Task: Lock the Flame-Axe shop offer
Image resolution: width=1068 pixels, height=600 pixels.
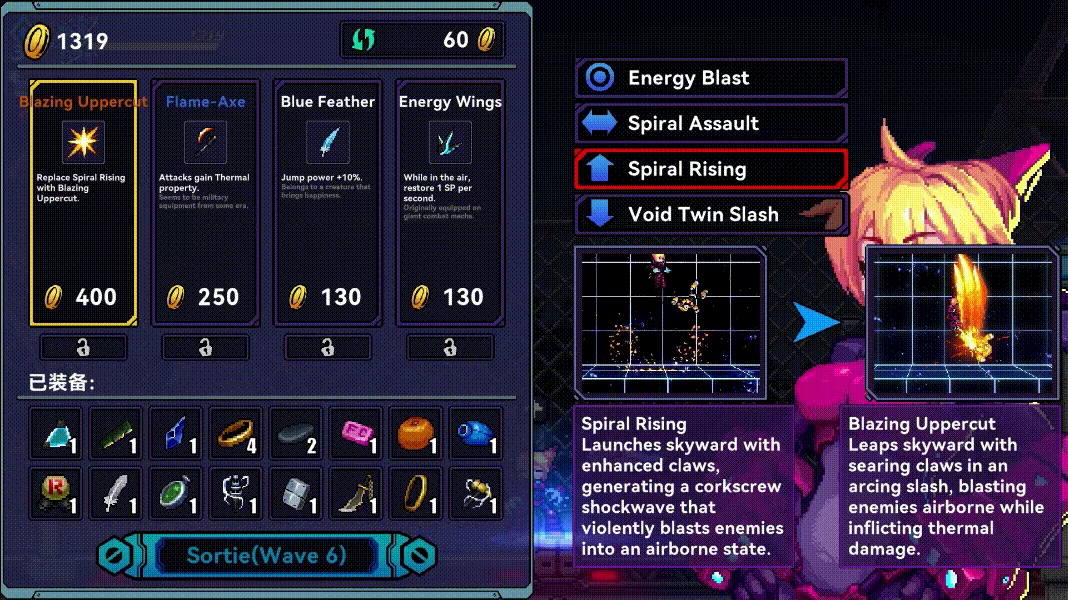Action: pyautogui.click(x=205, y=347)
